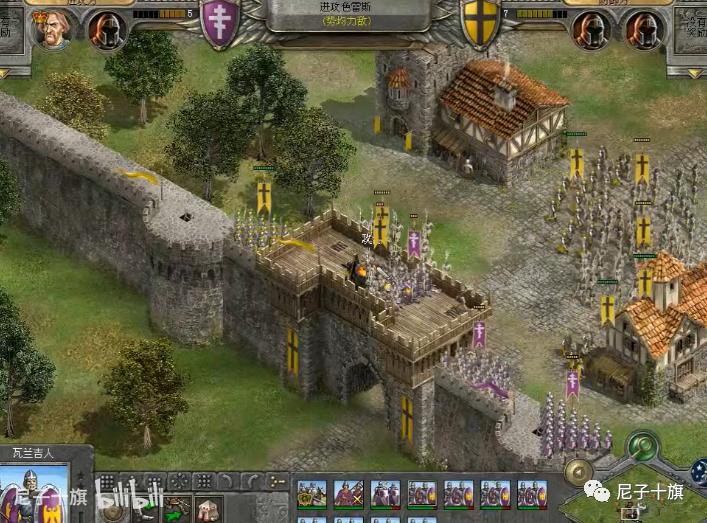Select the helmeted knight portrait beside the bearded commander
This screenshot has width=707, height=523.
point(106,30)
